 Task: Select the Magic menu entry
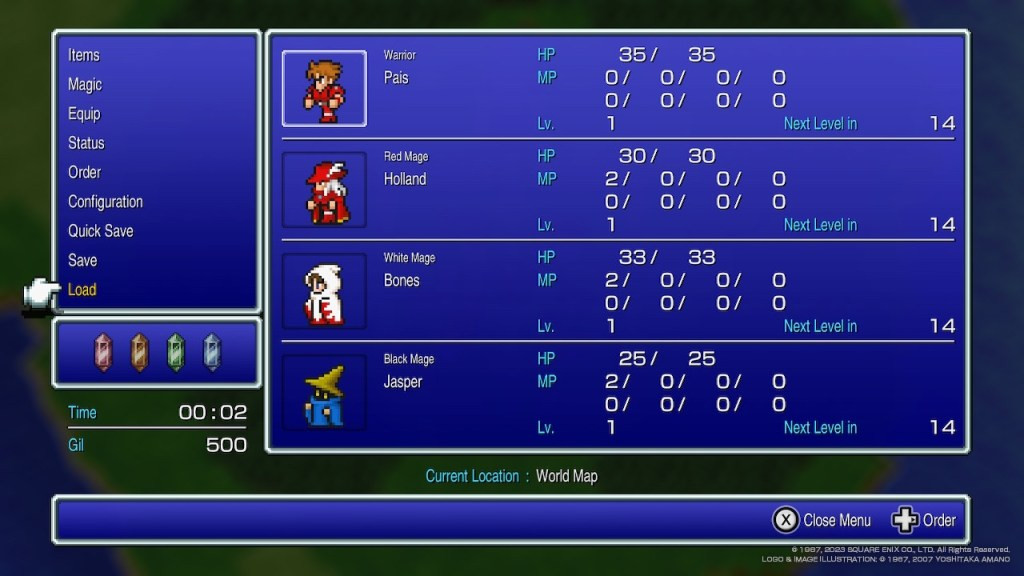point(85,84)
